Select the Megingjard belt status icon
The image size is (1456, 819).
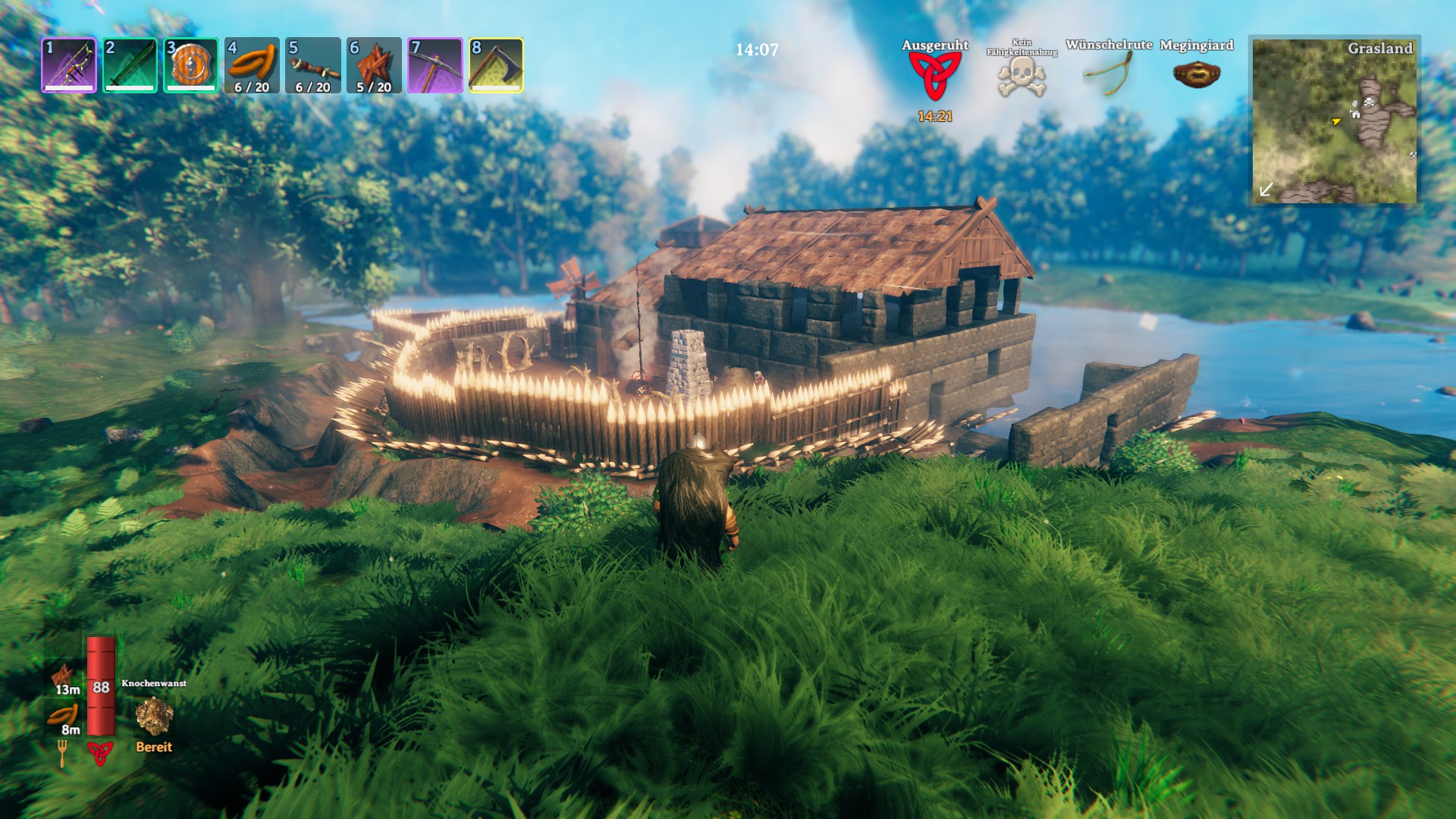pyautogui.click(x=1196, y=74)
